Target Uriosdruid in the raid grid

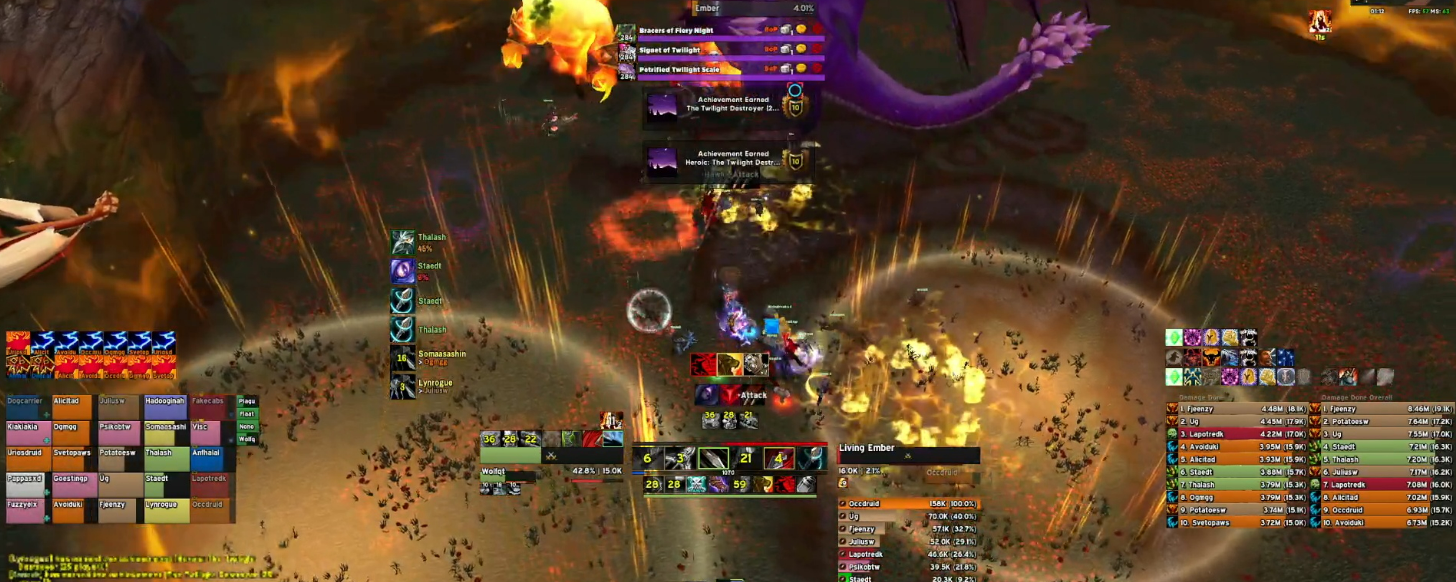(x=27, y=459)
